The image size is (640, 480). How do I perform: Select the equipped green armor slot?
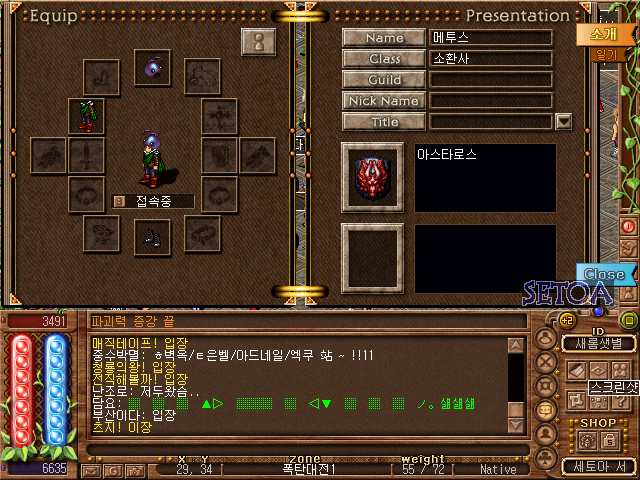(86, 115)
